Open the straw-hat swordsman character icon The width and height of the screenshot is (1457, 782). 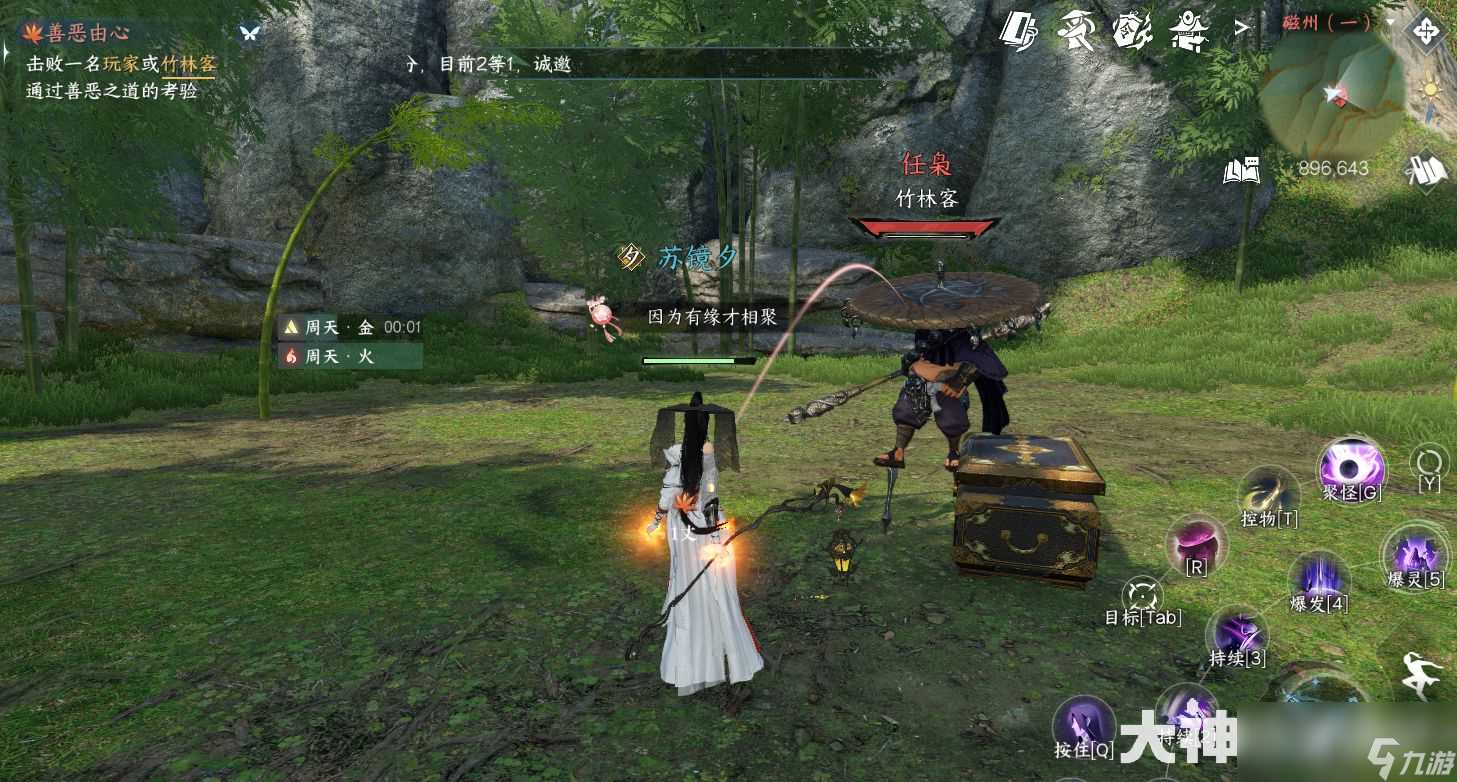(x=1077, y=30)
